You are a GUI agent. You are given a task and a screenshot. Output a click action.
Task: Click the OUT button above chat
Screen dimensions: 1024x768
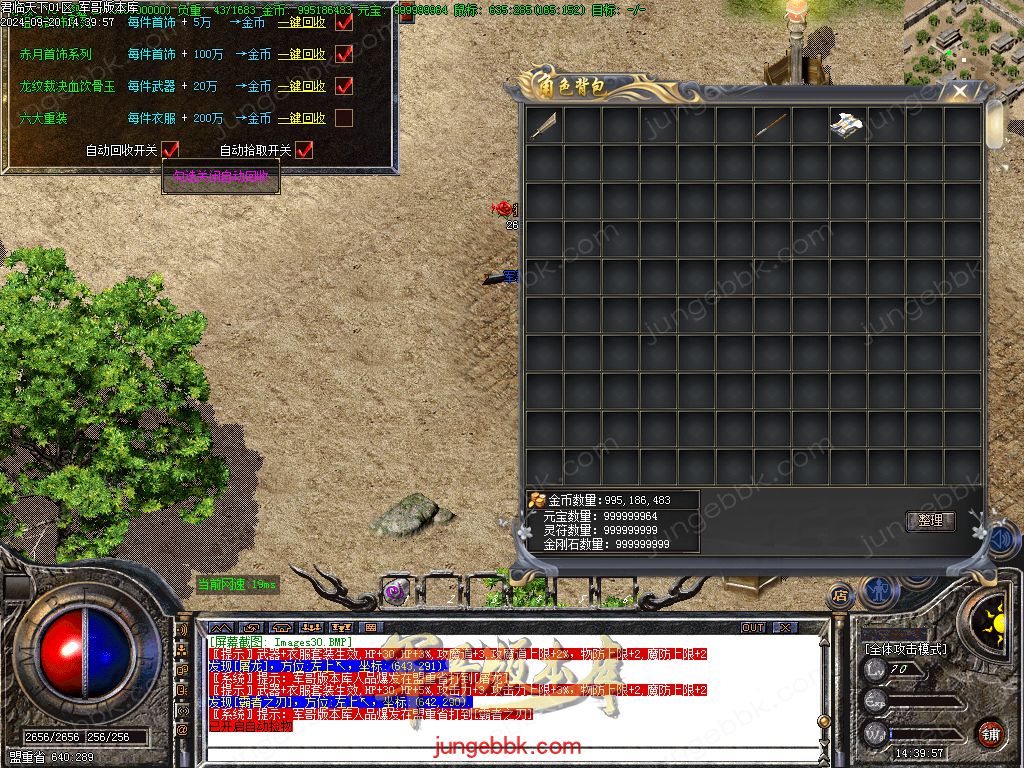753,627
